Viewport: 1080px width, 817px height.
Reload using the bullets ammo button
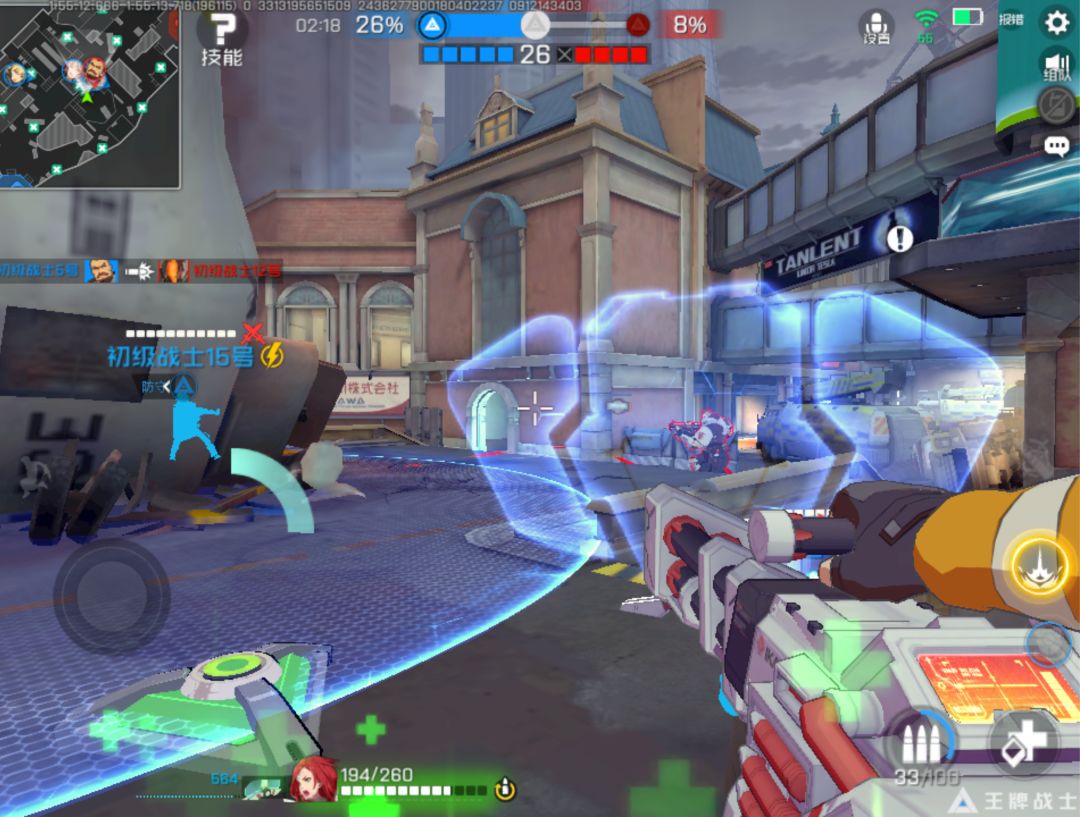point(918,745)
